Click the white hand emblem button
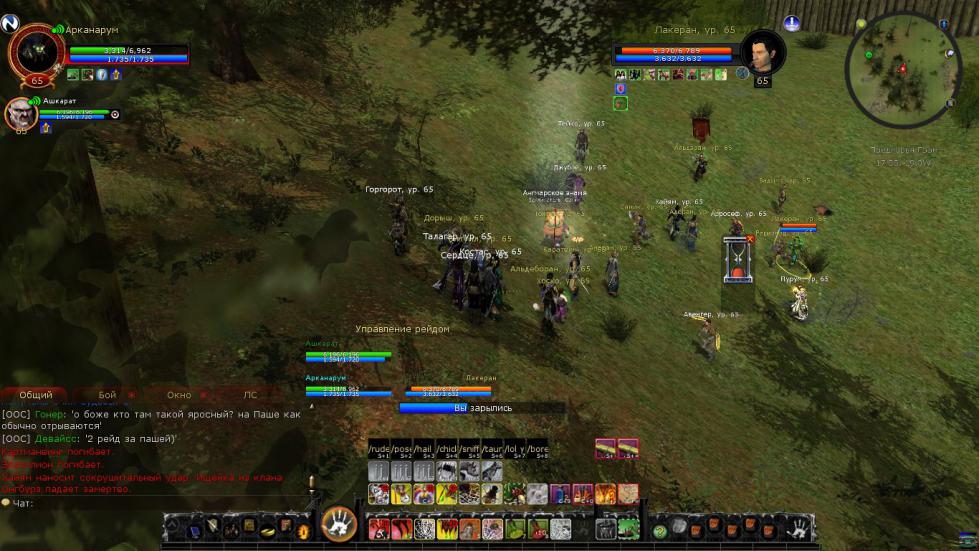 [x=339, y=524]
